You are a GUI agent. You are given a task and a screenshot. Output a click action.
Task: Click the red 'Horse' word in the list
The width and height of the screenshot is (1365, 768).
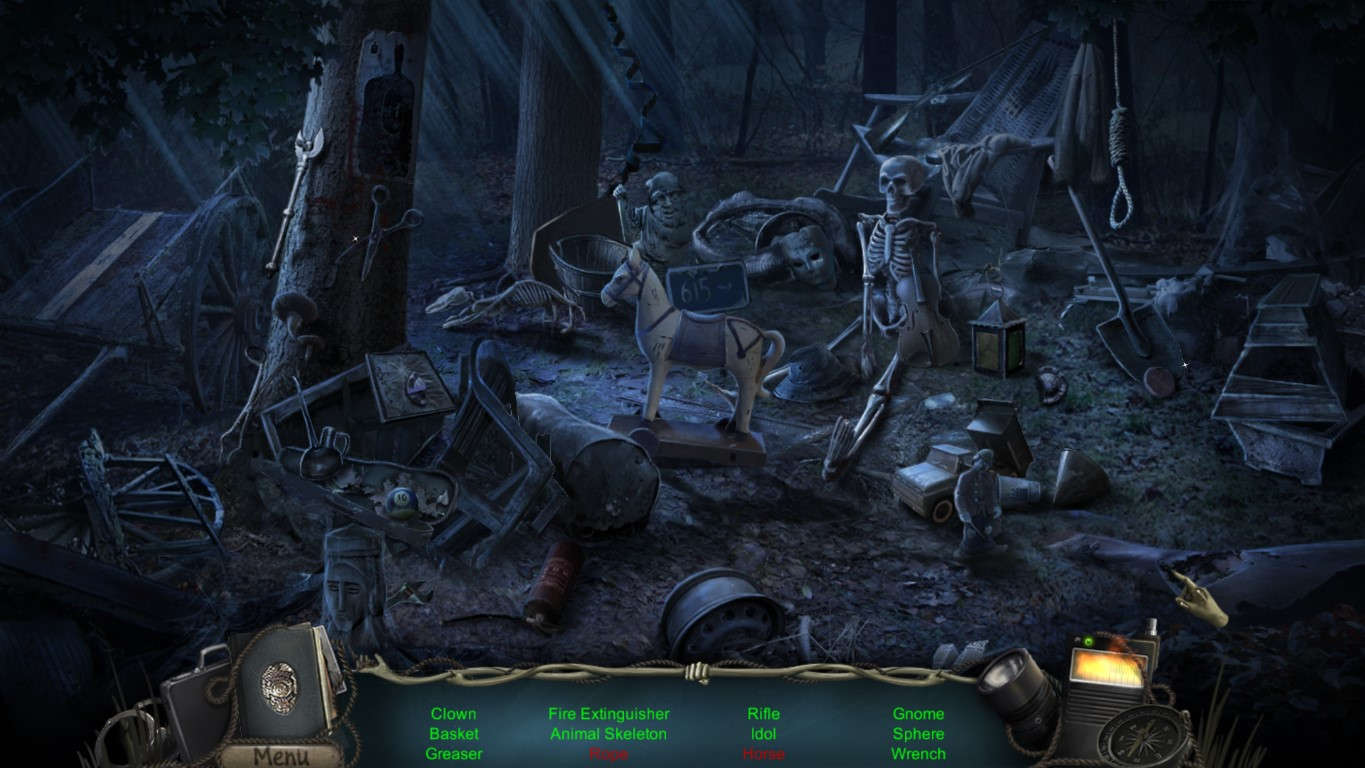coord(764,753)
